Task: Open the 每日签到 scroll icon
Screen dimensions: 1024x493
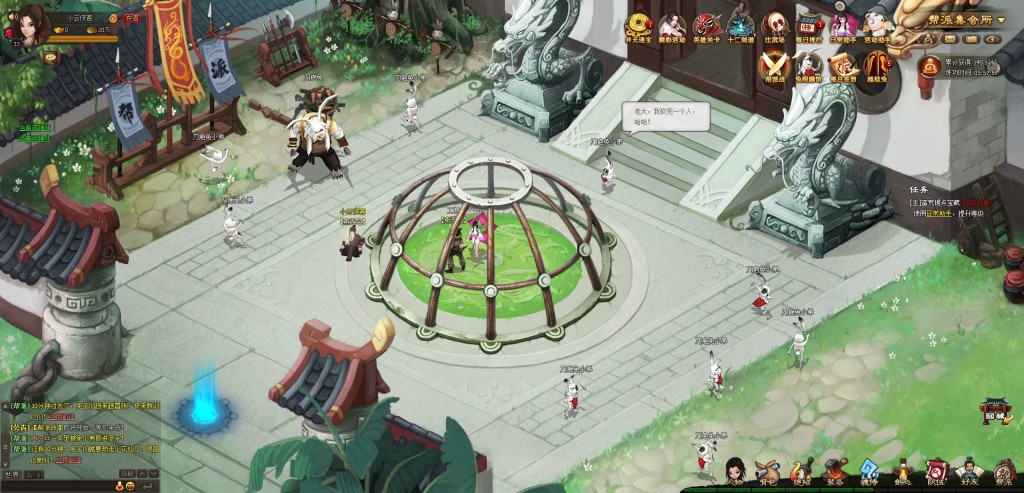Action: [841, 65]
